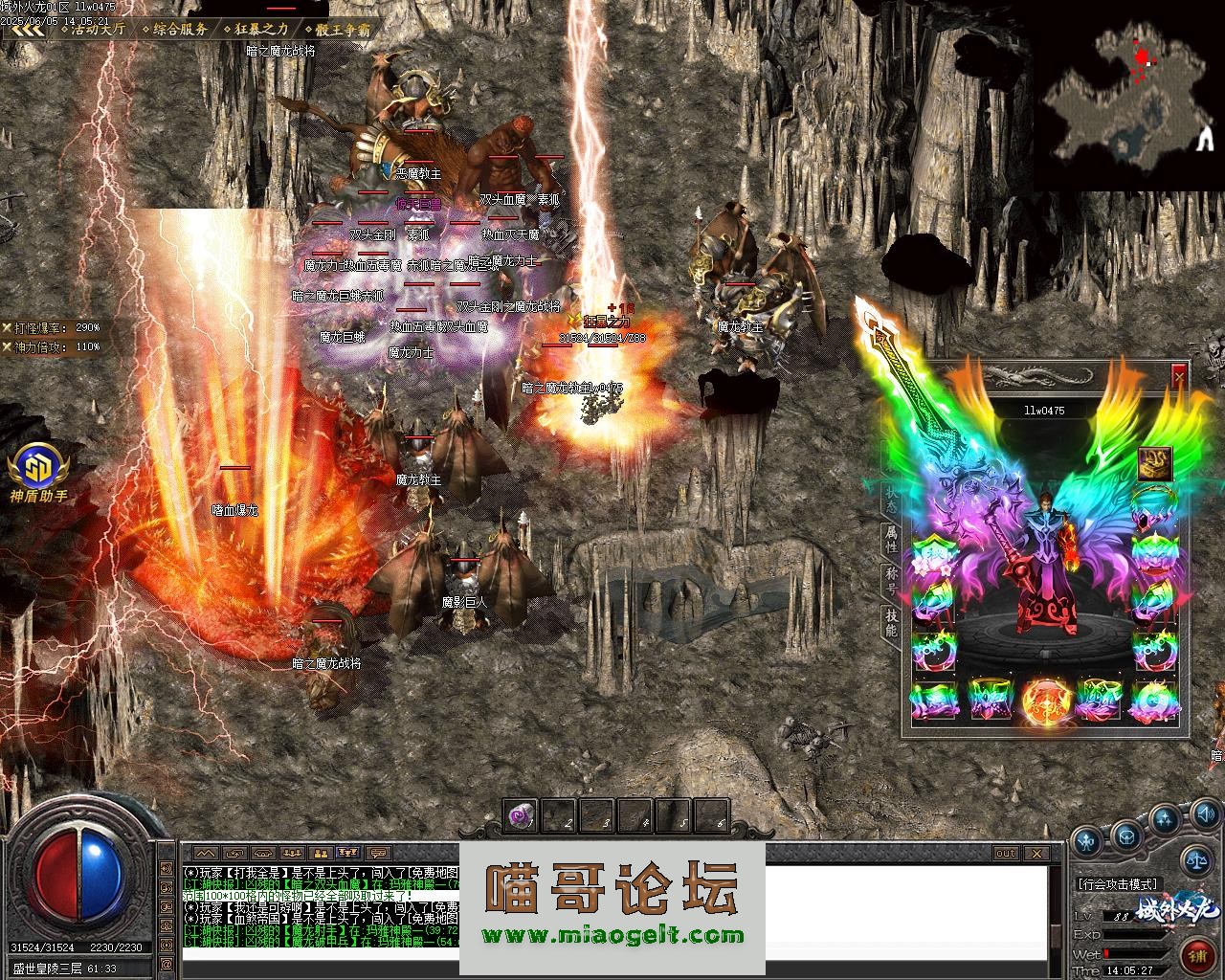This screenshot has width=1225, height=980.
Task: Toggle the speaker sound button
Action: click(x=1206, y=814)
